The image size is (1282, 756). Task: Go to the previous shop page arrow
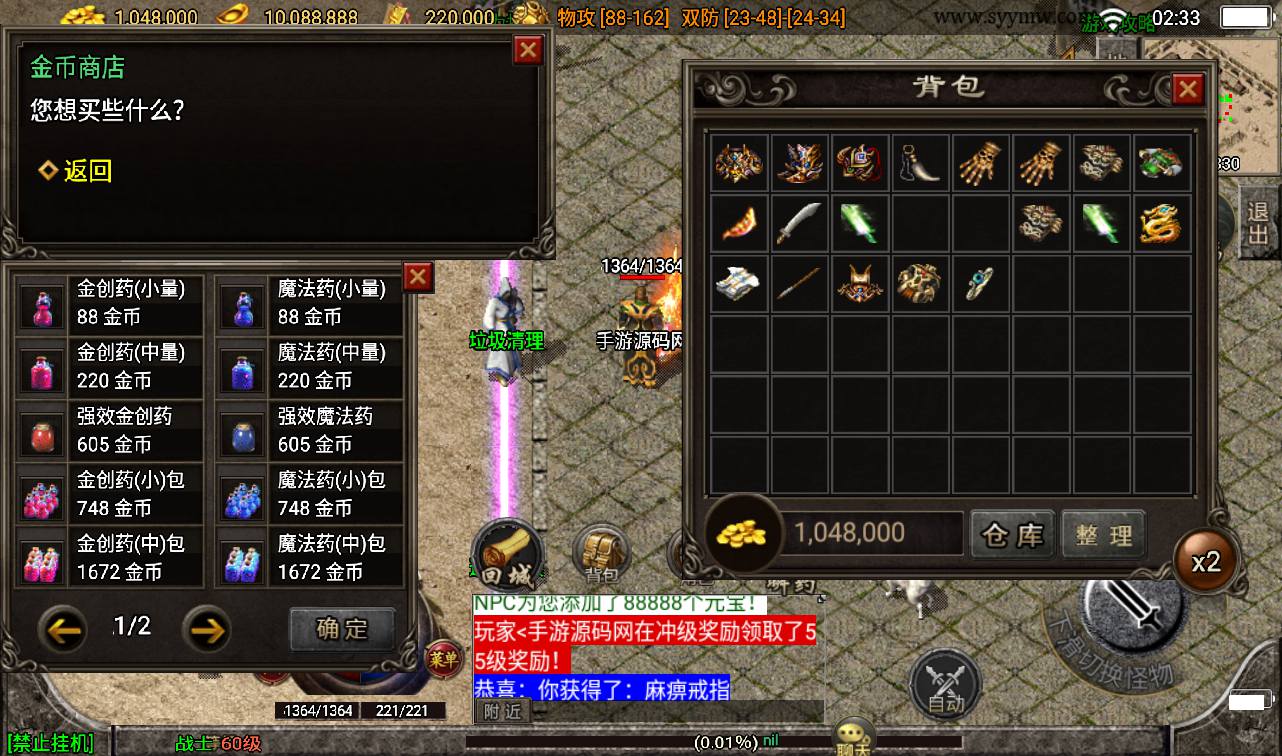62,629
